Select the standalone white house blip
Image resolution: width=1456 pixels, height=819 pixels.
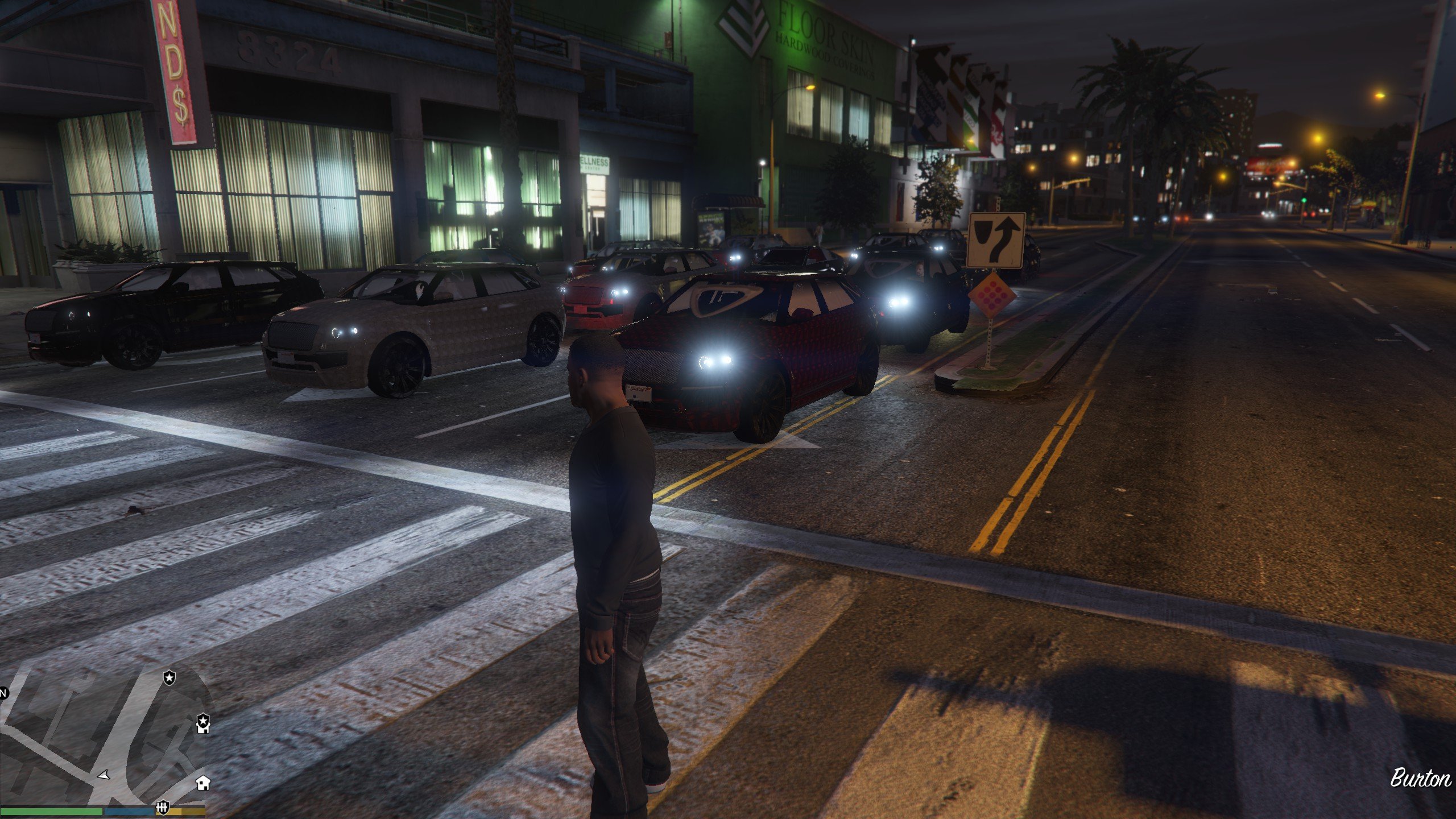pos(203,783)
